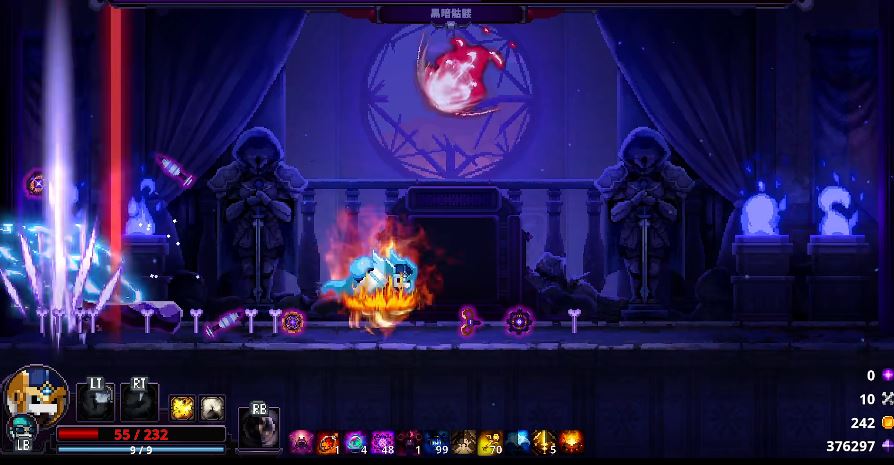Click the pale cream passive icon

point(212,407)
